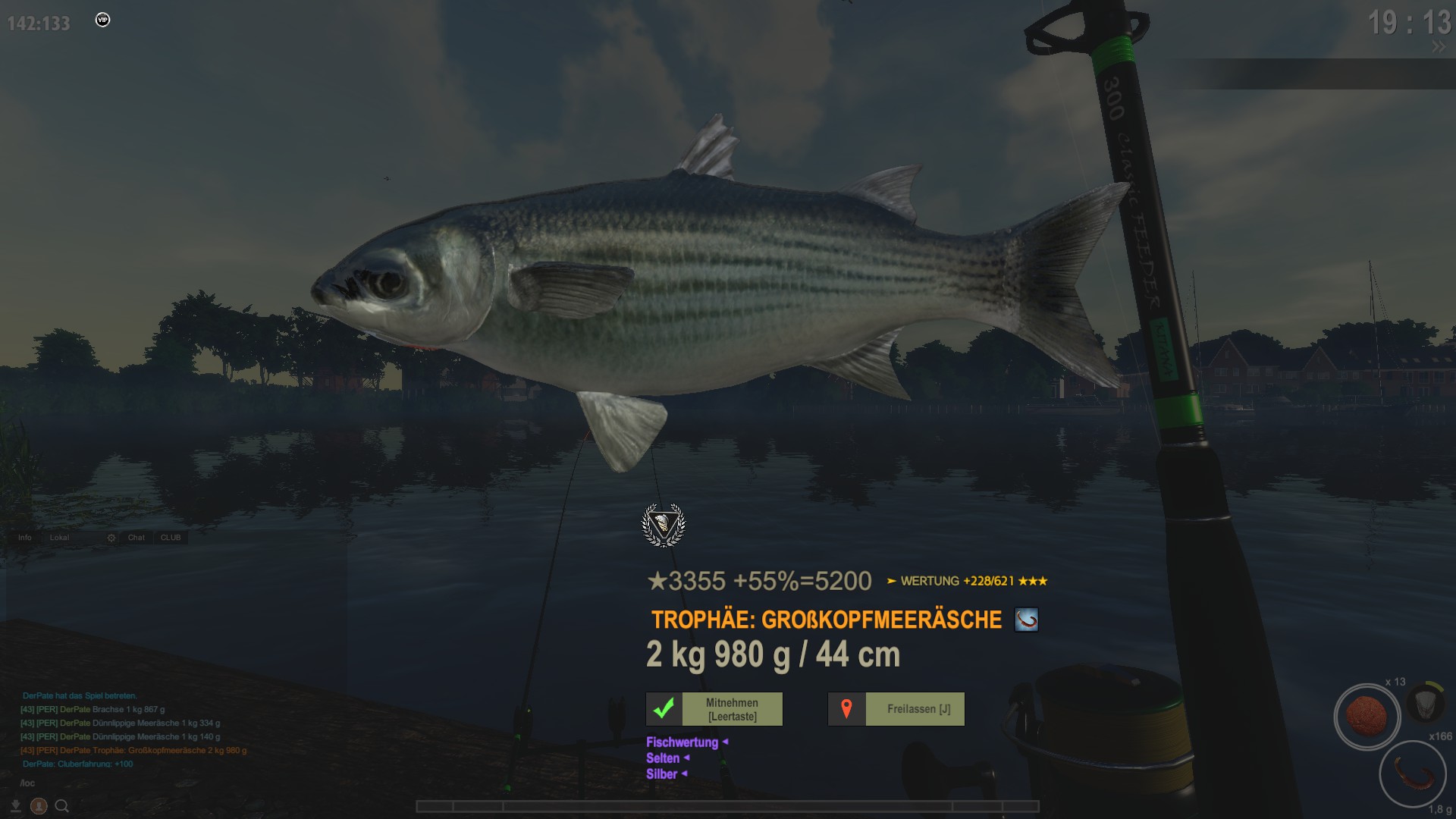Click the download arrow icon below chat

tap(15, 806)
